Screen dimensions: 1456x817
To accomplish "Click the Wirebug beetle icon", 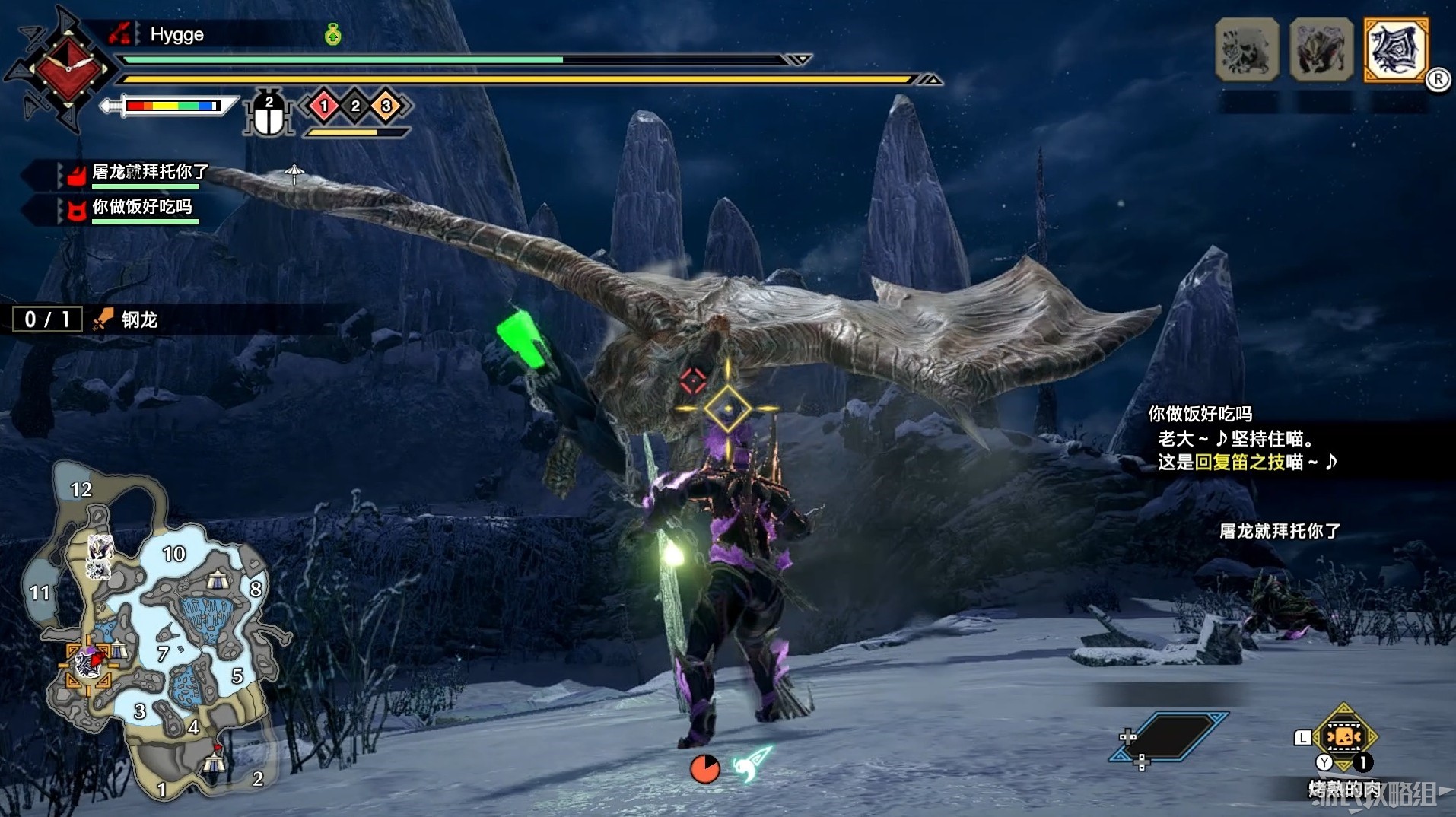I will pyautogui.click(x=269, y=115).
